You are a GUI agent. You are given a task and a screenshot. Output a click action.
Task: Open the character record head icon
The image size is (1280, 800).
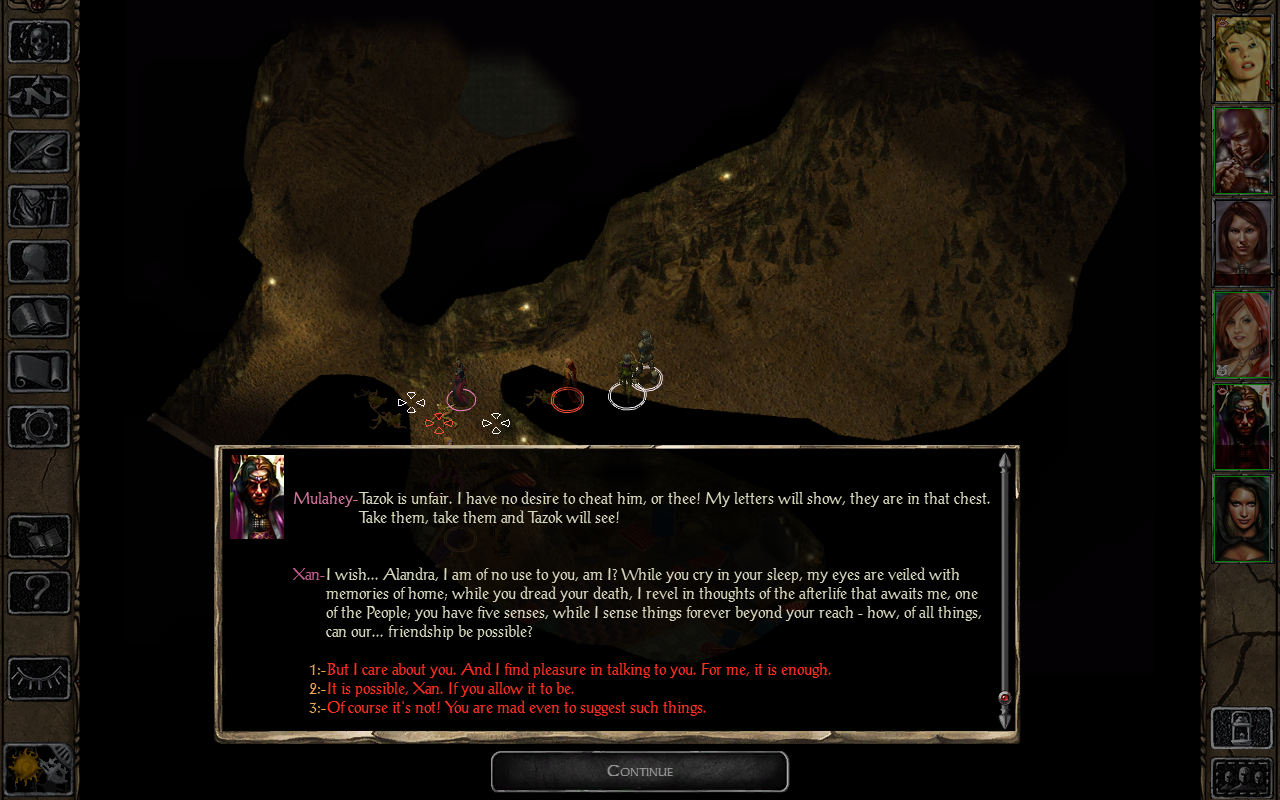39,262
